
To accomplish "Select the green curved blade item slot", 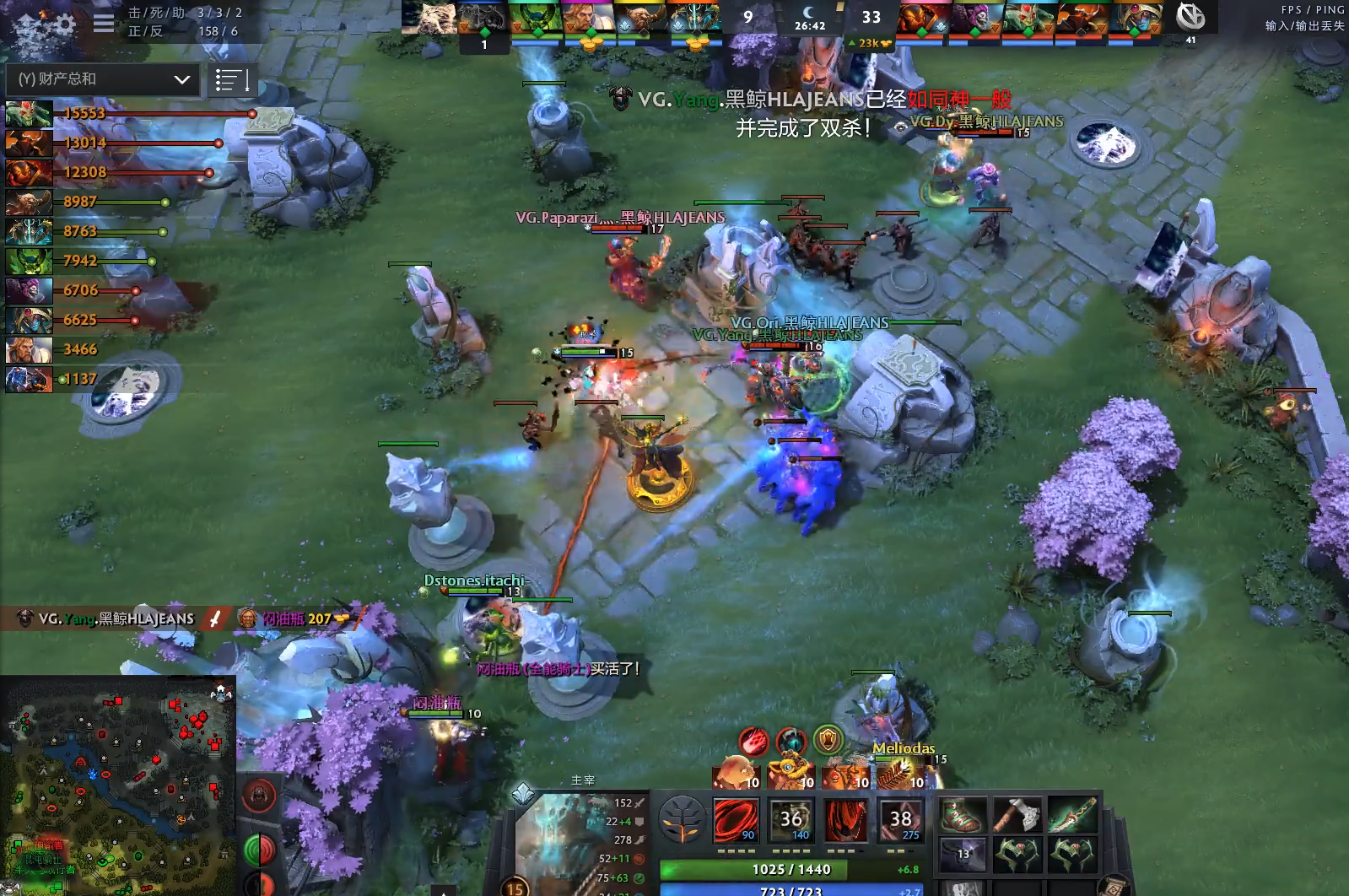I will click(1071, 815).
